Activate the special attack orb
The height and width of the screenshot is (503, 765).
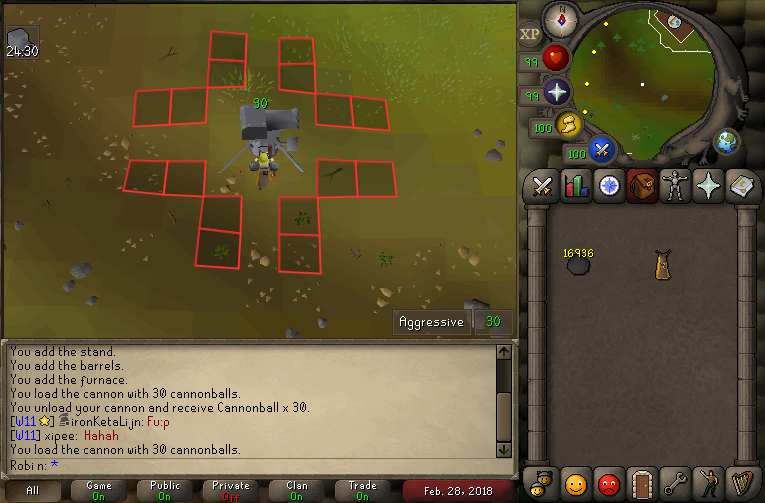point(601,151)
